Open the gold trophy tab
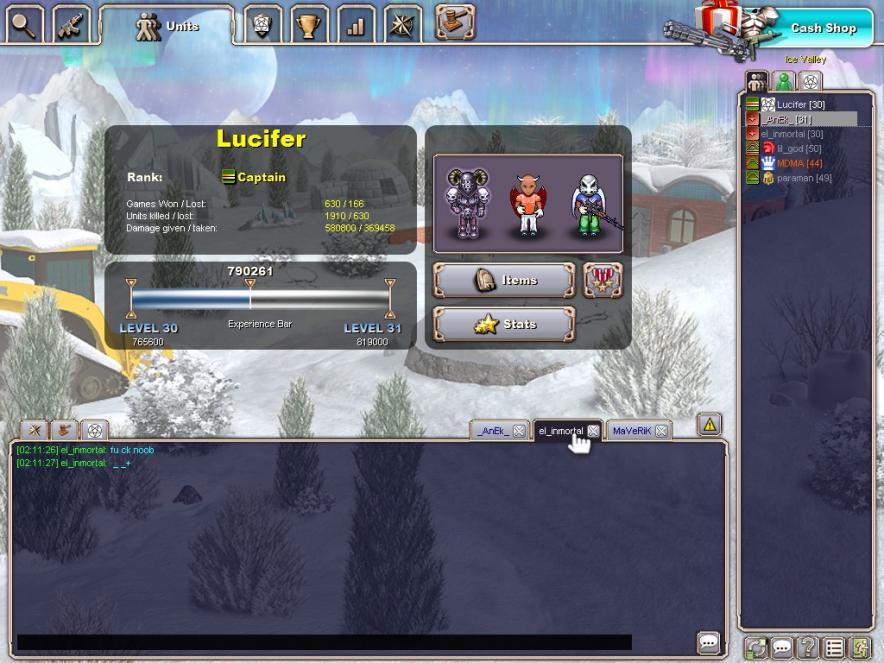Screen dimensions: 884x663 [310, 25]
